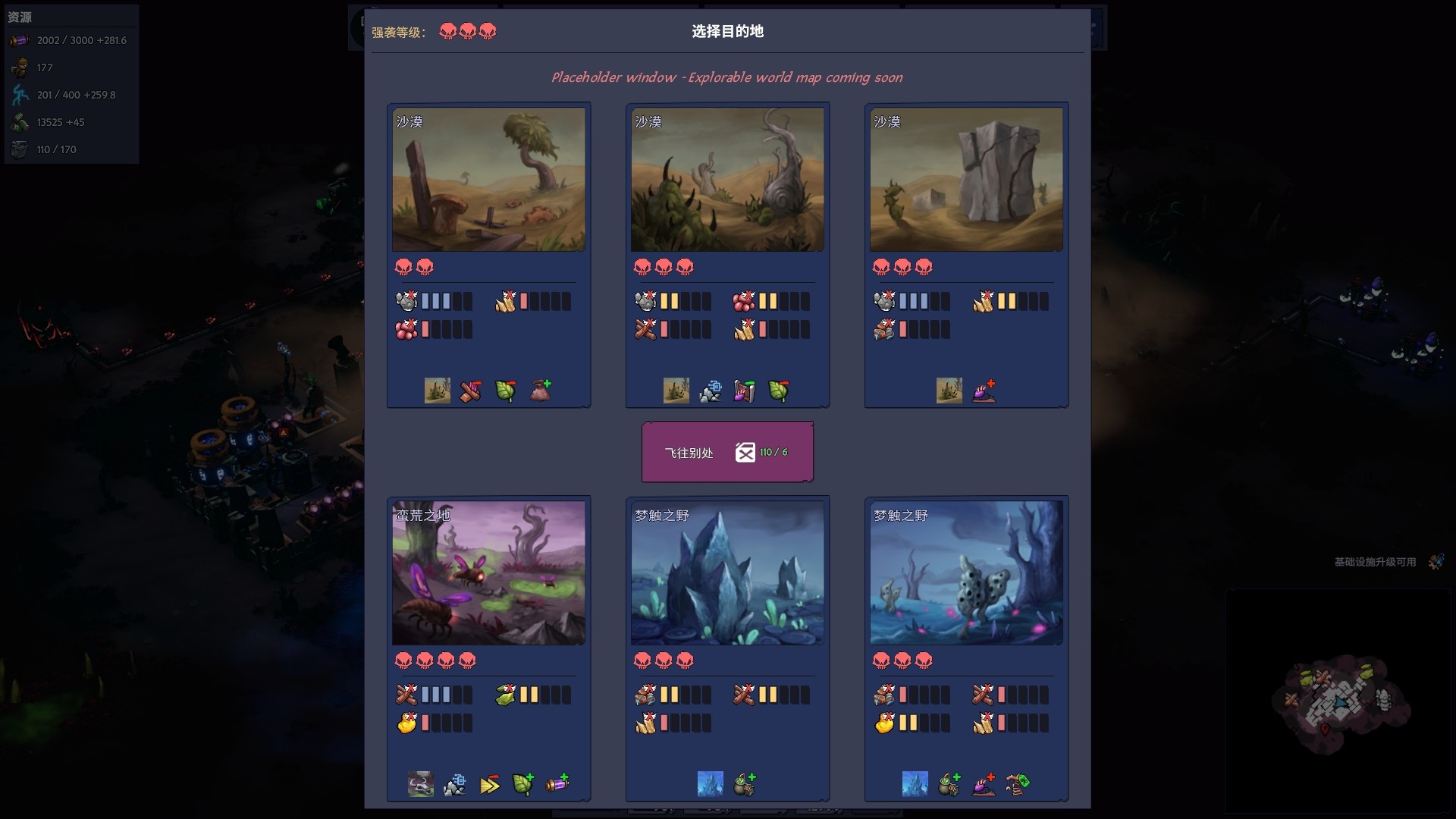Click the 基础设施升级可用 notification icon
1456x819 pixels.
(1438, 562)
